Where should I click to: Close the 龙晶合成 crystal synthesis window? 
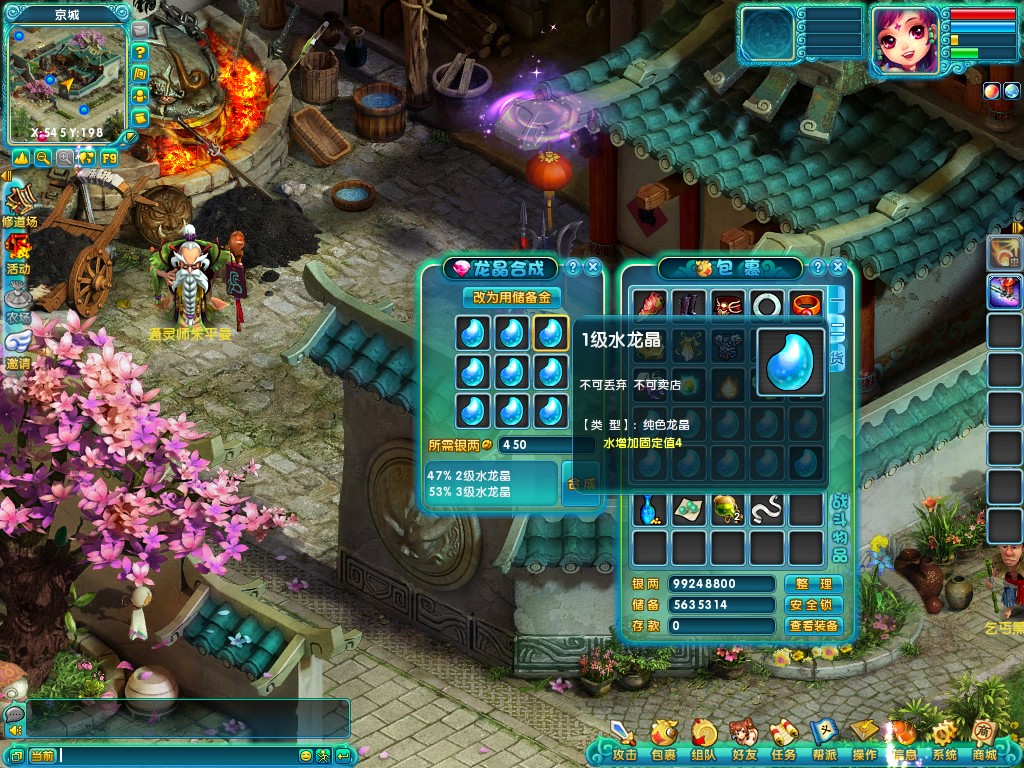593,267
